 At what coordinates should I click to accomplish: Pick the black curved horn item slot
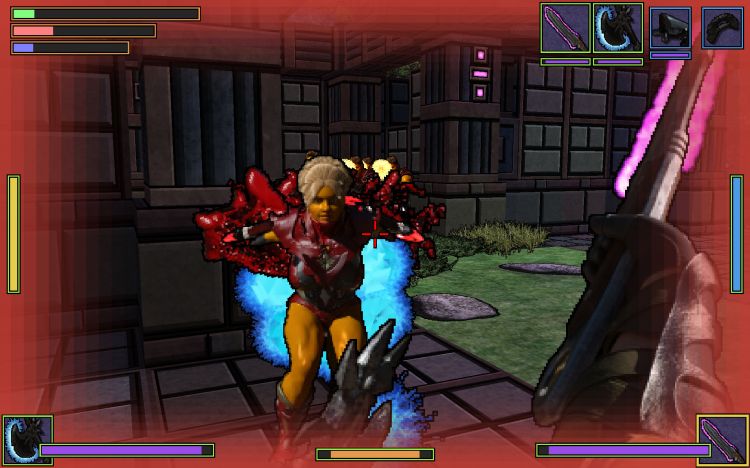click(x=721, y=28)
